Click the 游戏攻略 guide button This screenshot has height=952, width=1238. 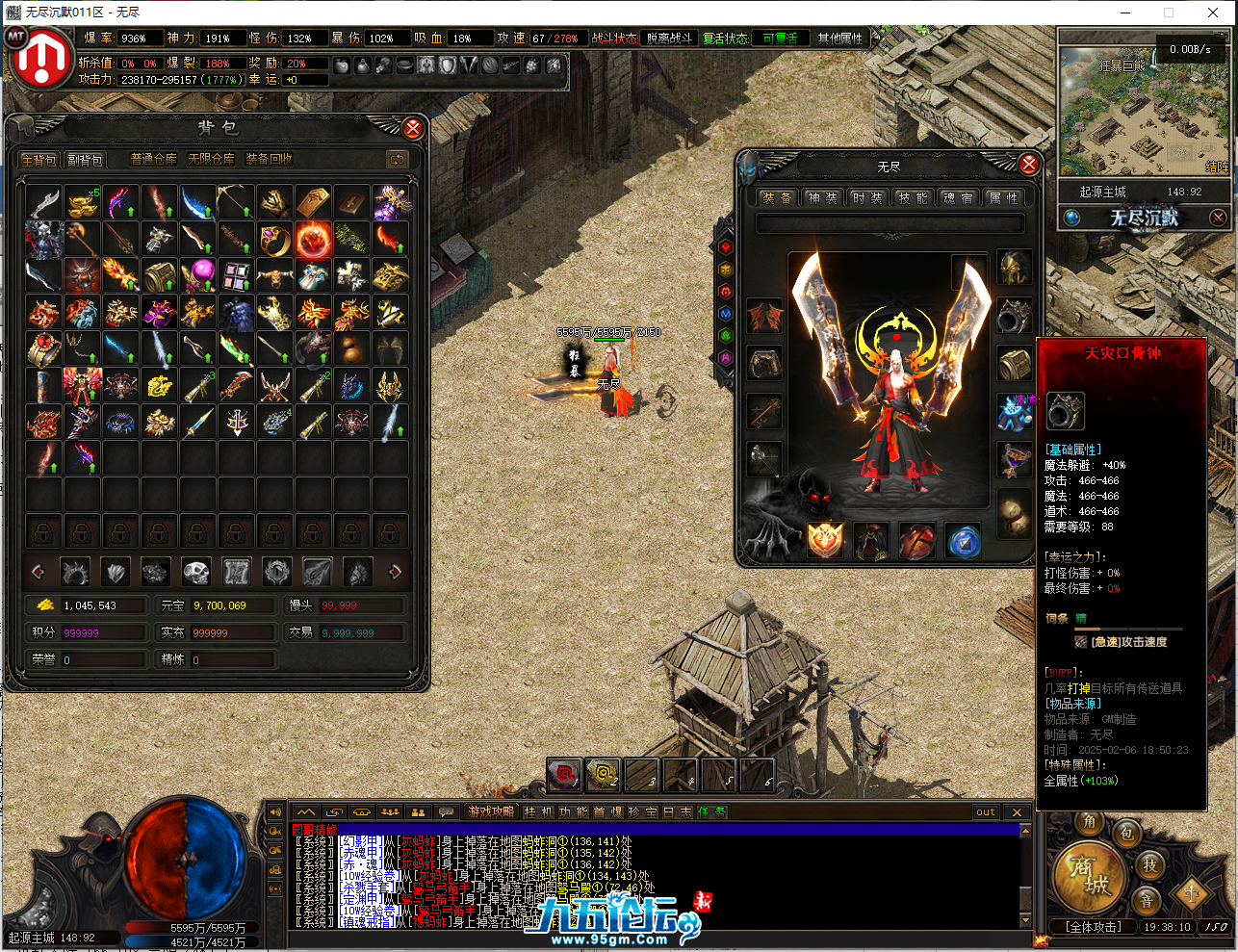point(491,811)
